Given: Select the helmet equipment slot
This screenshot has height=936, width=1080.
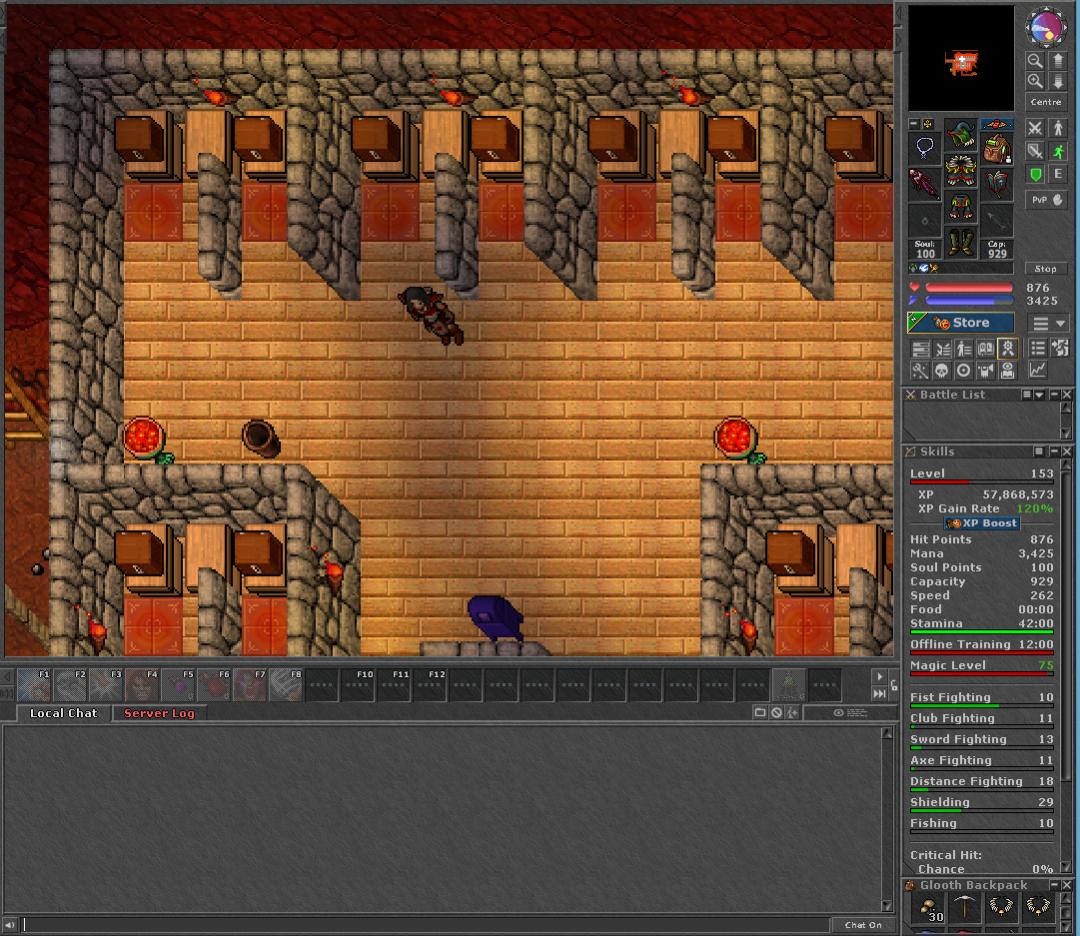Looking at the screenshot, I should click(961, 133).
